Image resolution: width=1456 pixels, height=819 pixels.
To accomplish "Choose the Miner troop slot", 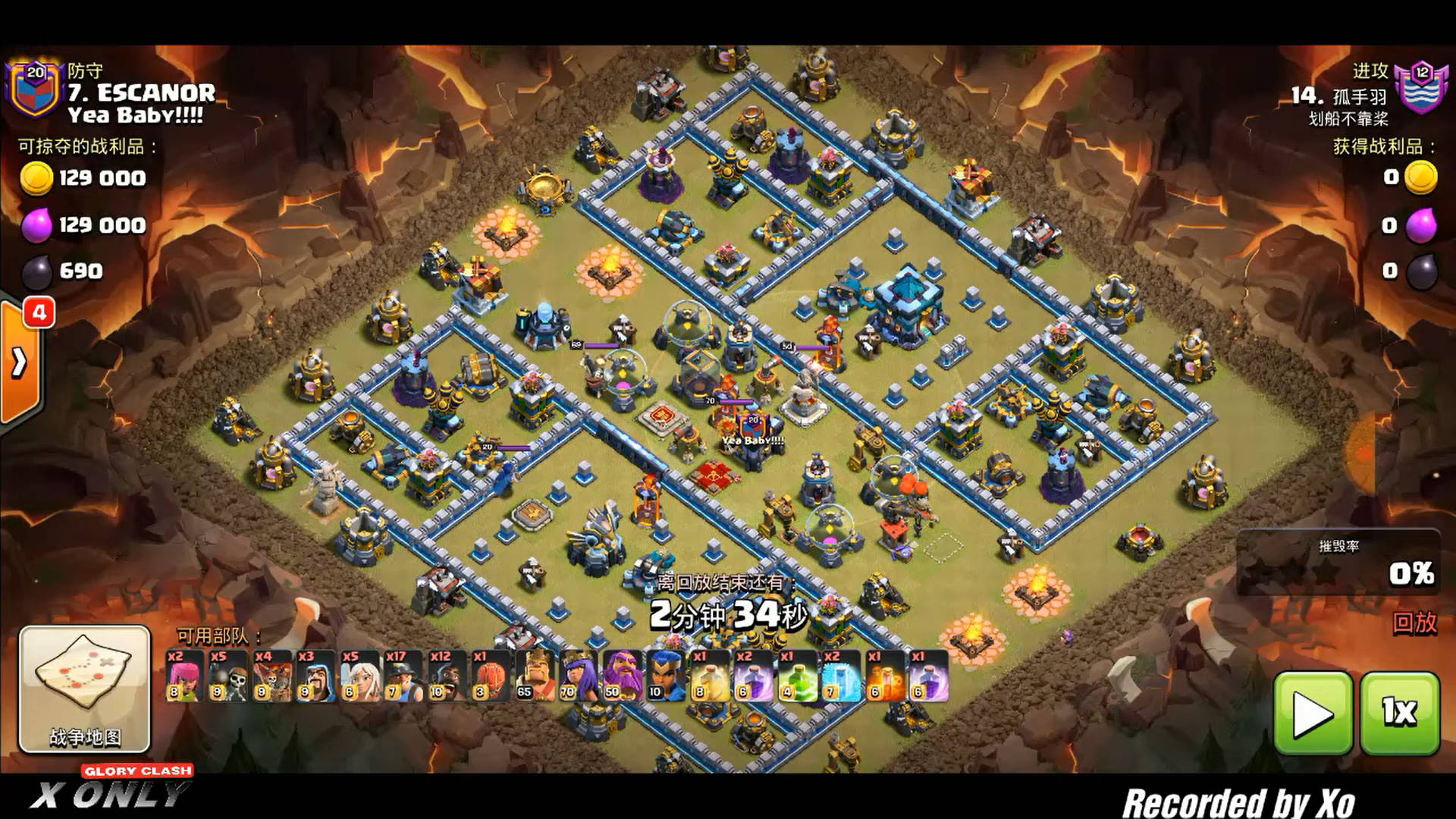I will click(403, 675).
